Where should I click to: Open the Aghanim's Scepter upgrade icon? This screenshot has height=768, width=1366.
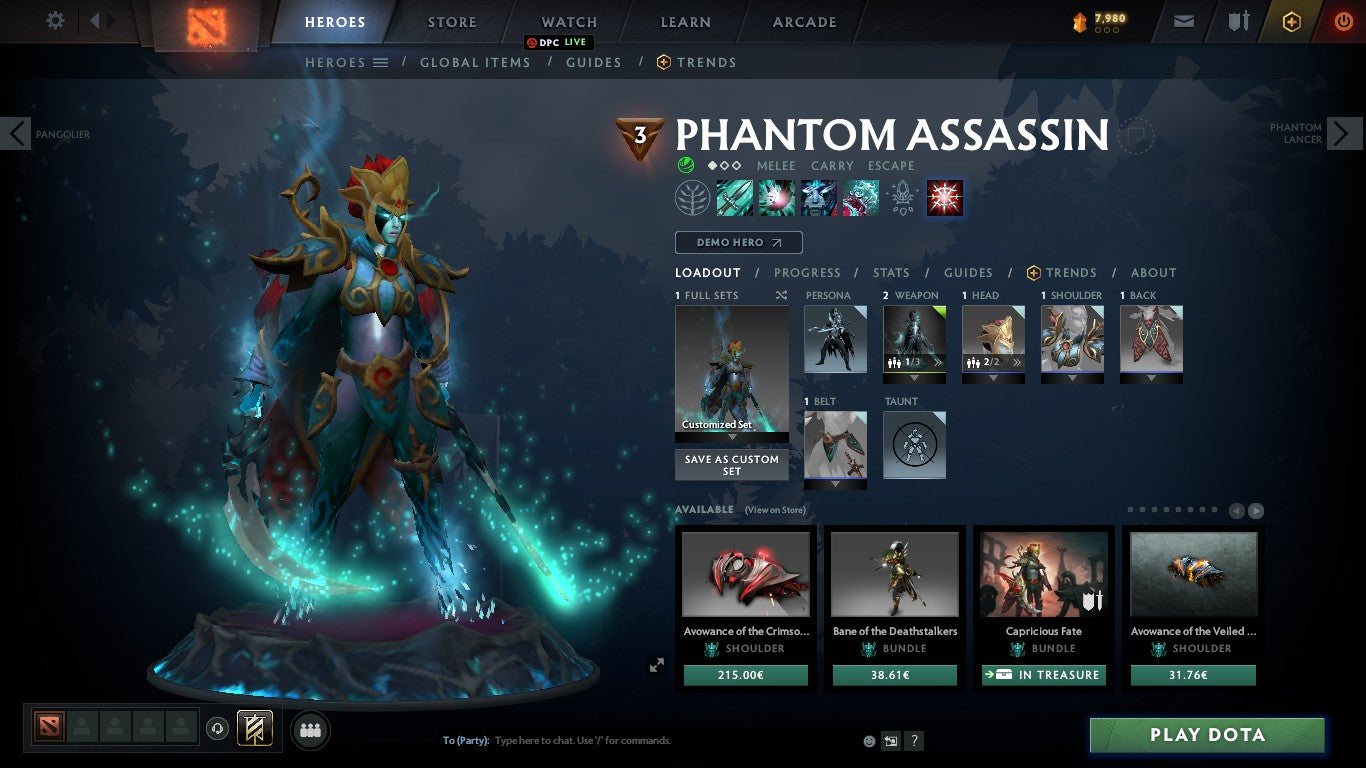[x=902, y=197]
